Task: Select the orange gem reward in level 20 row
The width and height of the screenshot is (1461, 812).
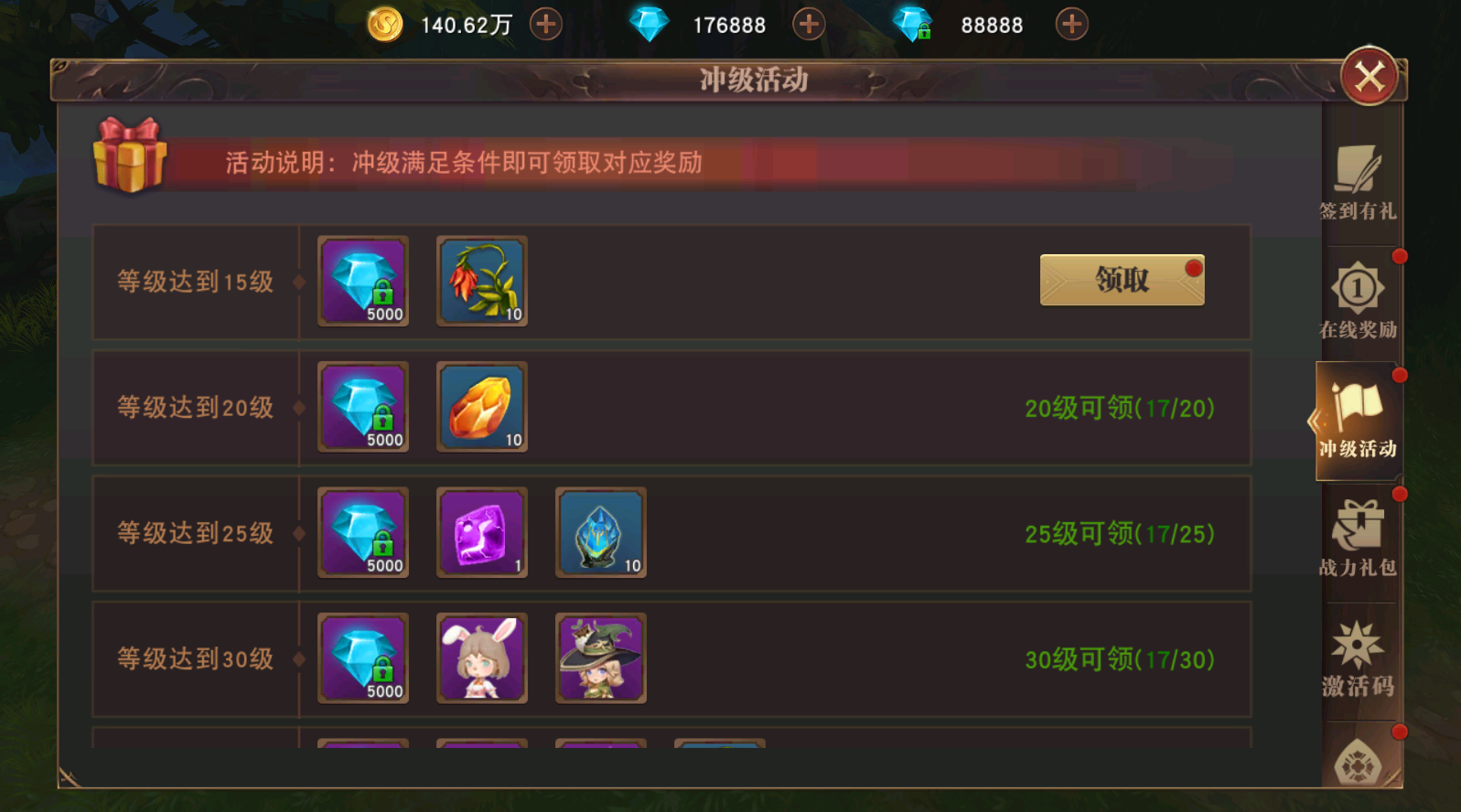Action: pos(481,408)
